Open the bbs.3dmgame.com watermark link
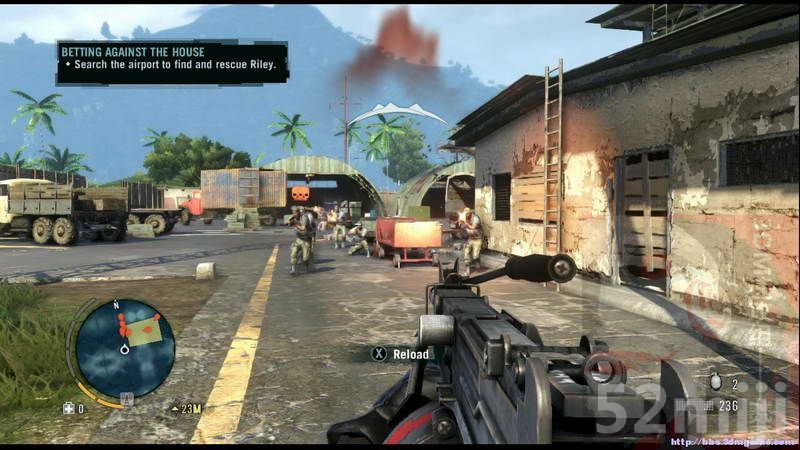The image size is (800, 450). coord(732,441)
